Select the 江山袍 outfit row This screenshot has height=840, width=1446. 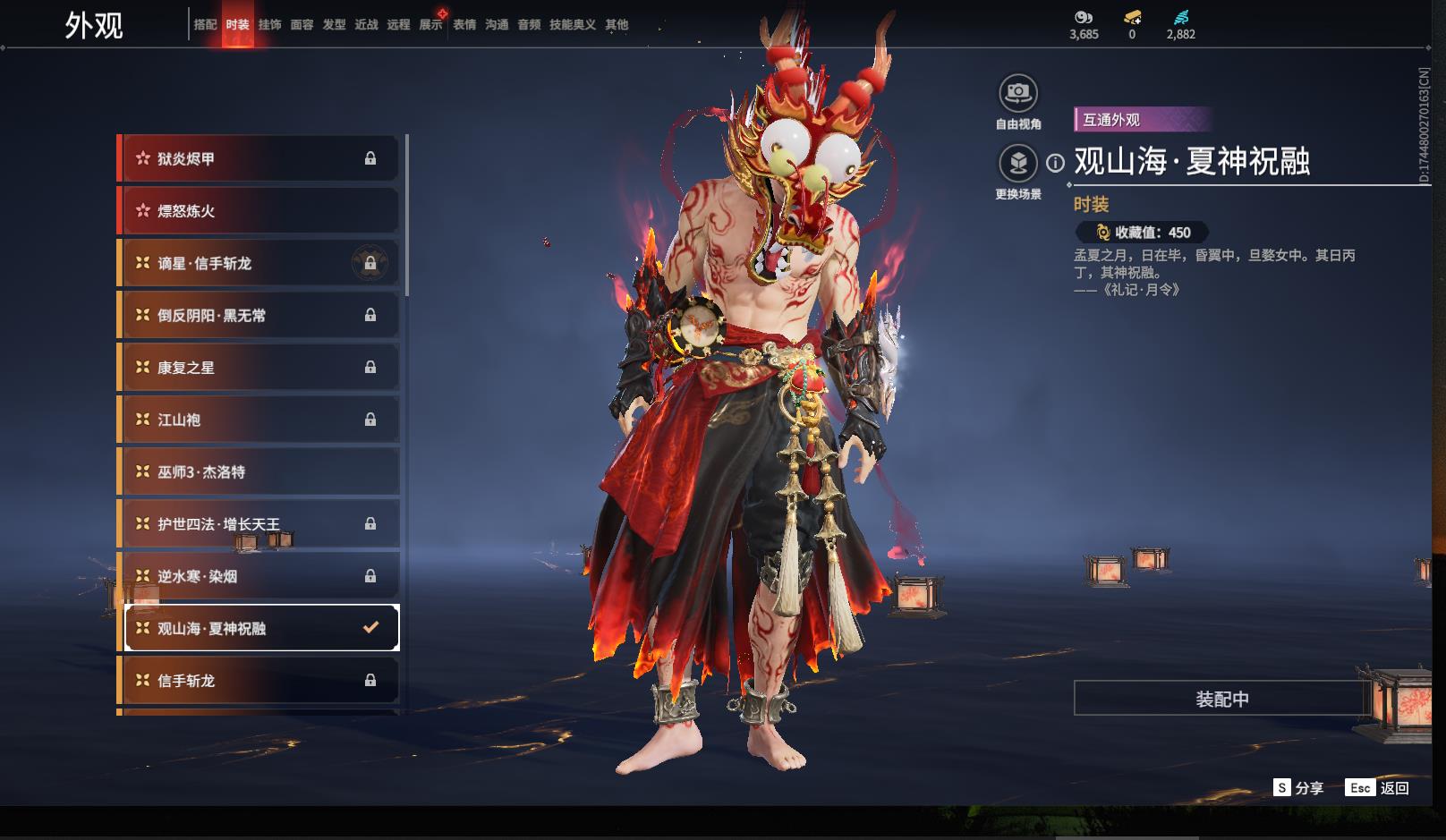pyautogui.click(x=259, y=420)
